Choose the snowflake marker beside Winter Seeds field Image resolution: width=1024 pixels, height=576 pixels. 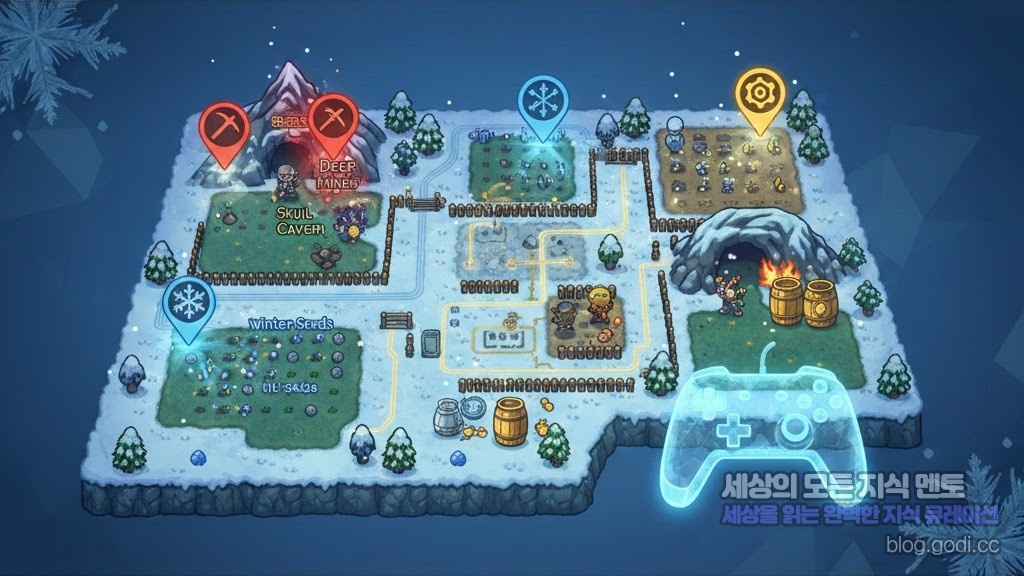(x=189, y=303)
